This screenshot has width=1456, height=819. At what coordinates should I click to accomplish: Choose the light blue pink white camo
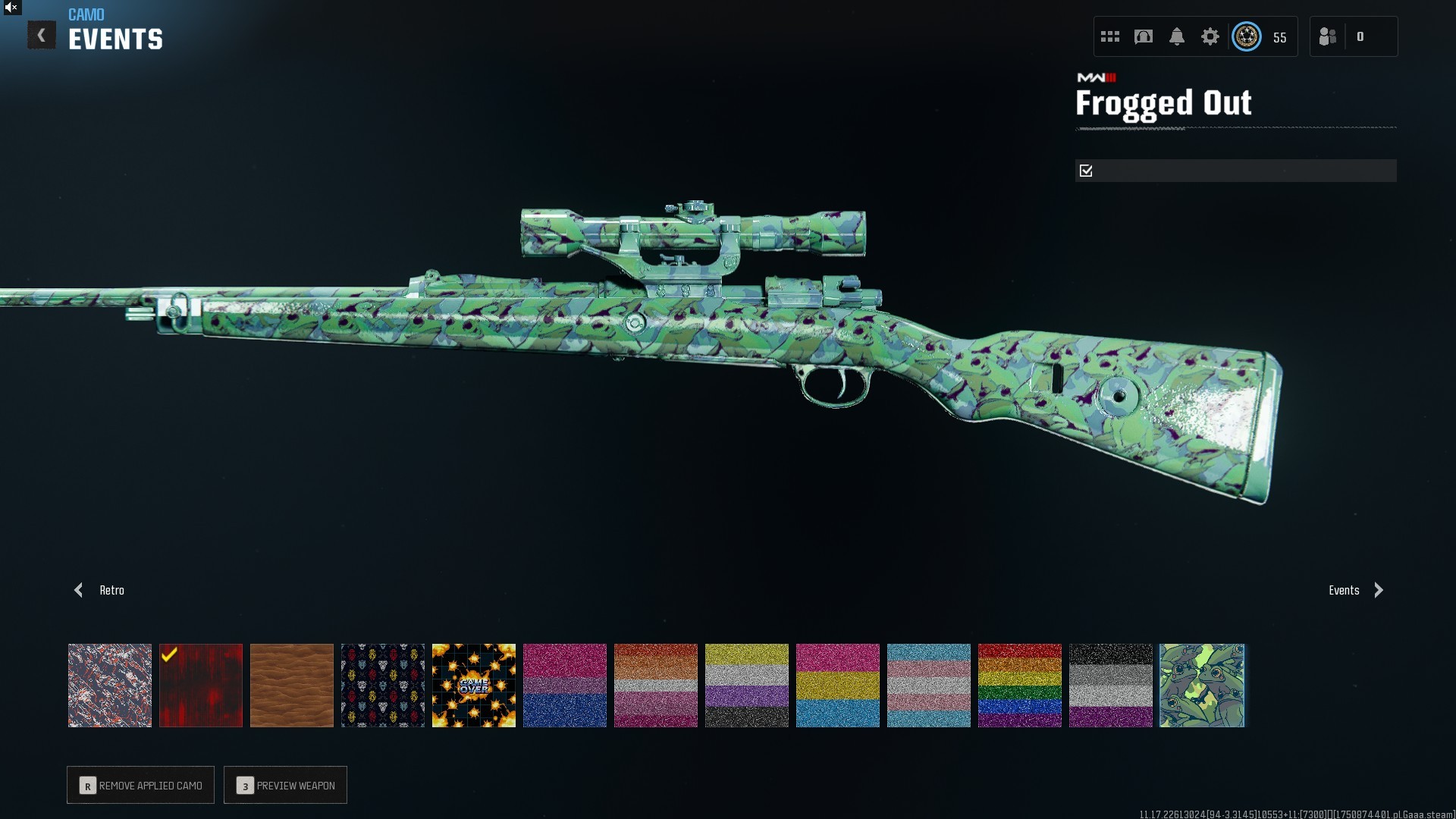pos(929,686)
